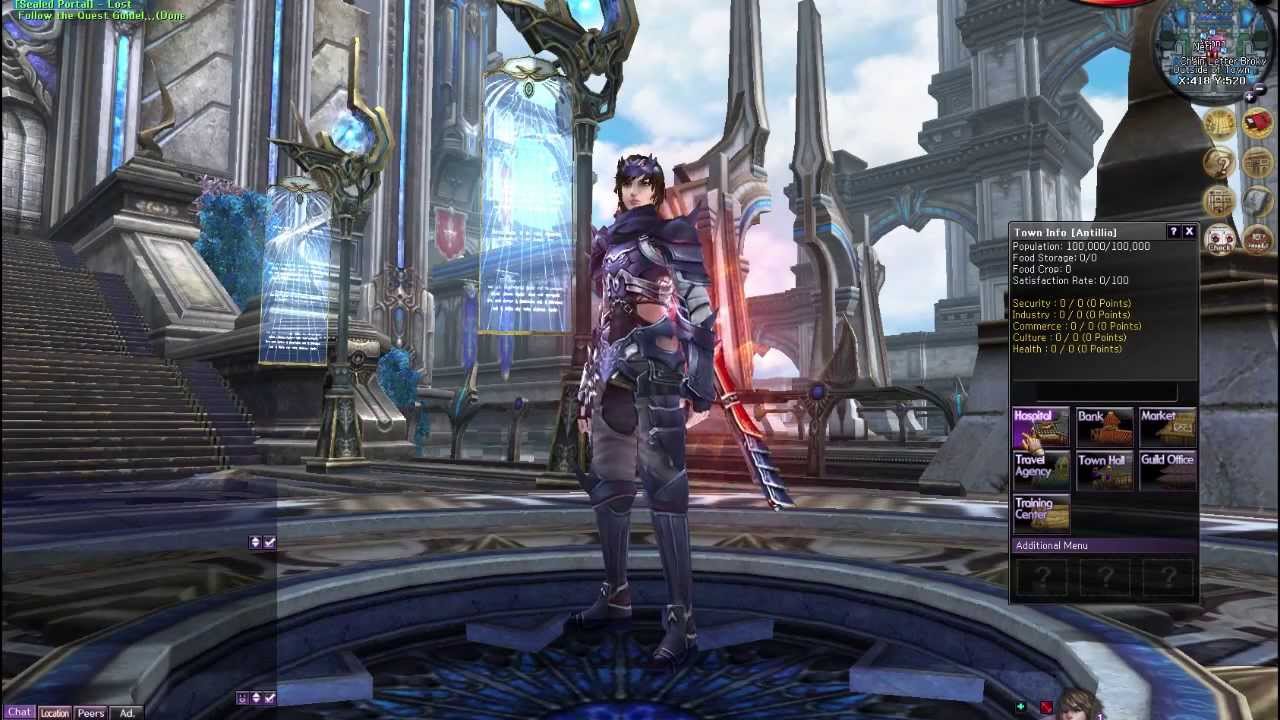Viewport: 1280px width, 720px height.
Task: Select the Travel Agency button
Action: coord(1041,470)
